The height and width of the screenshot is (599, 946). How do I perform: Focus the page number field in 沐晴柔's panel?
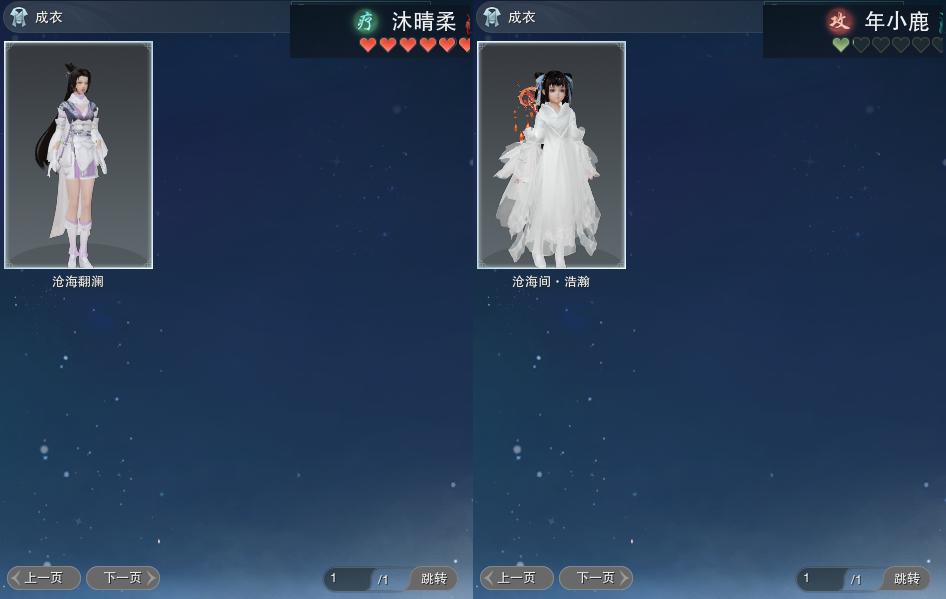348,579
